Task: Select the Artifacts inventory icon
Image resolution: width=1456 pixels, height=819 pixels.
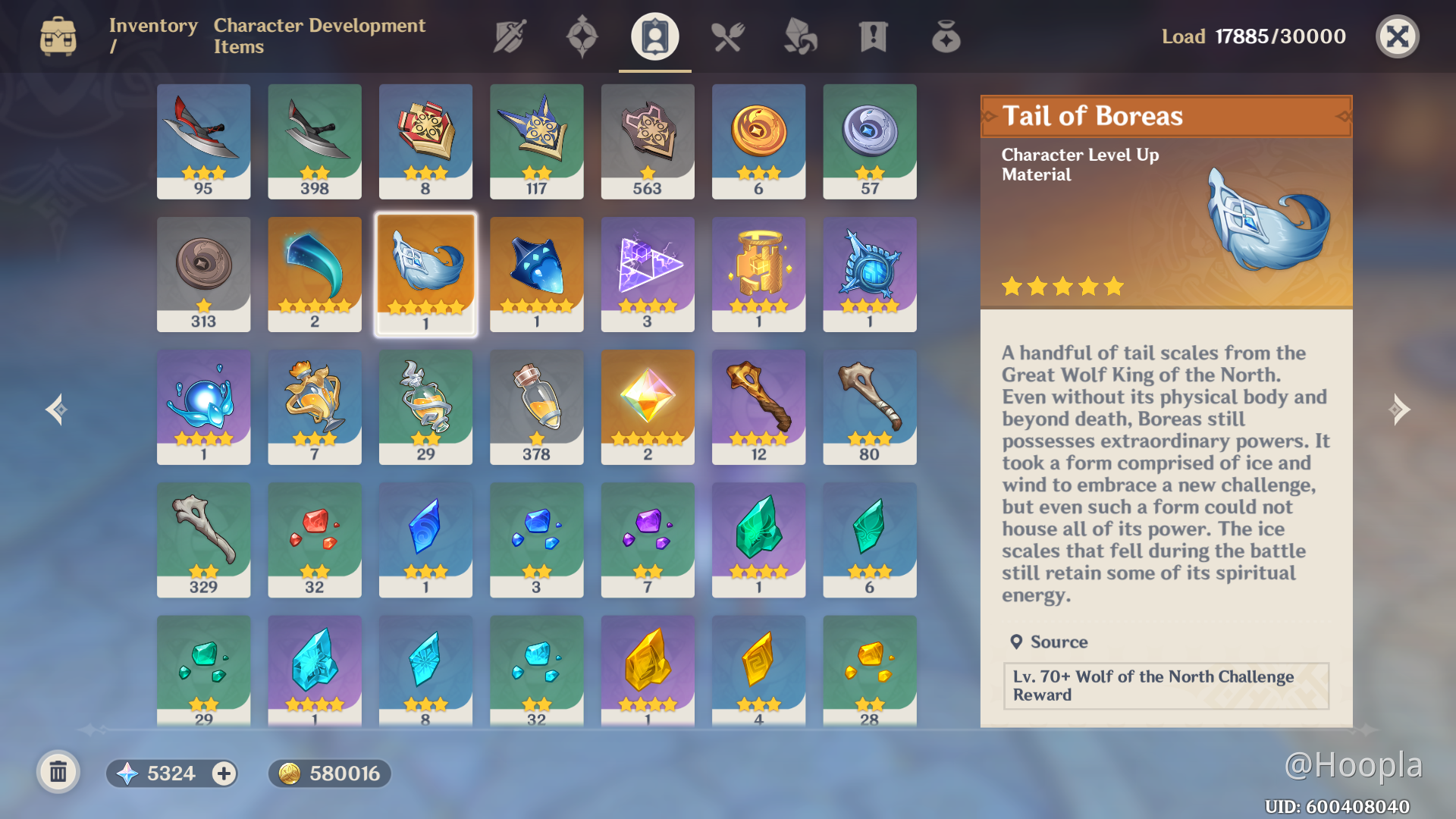Action: [x=582, y=36]
